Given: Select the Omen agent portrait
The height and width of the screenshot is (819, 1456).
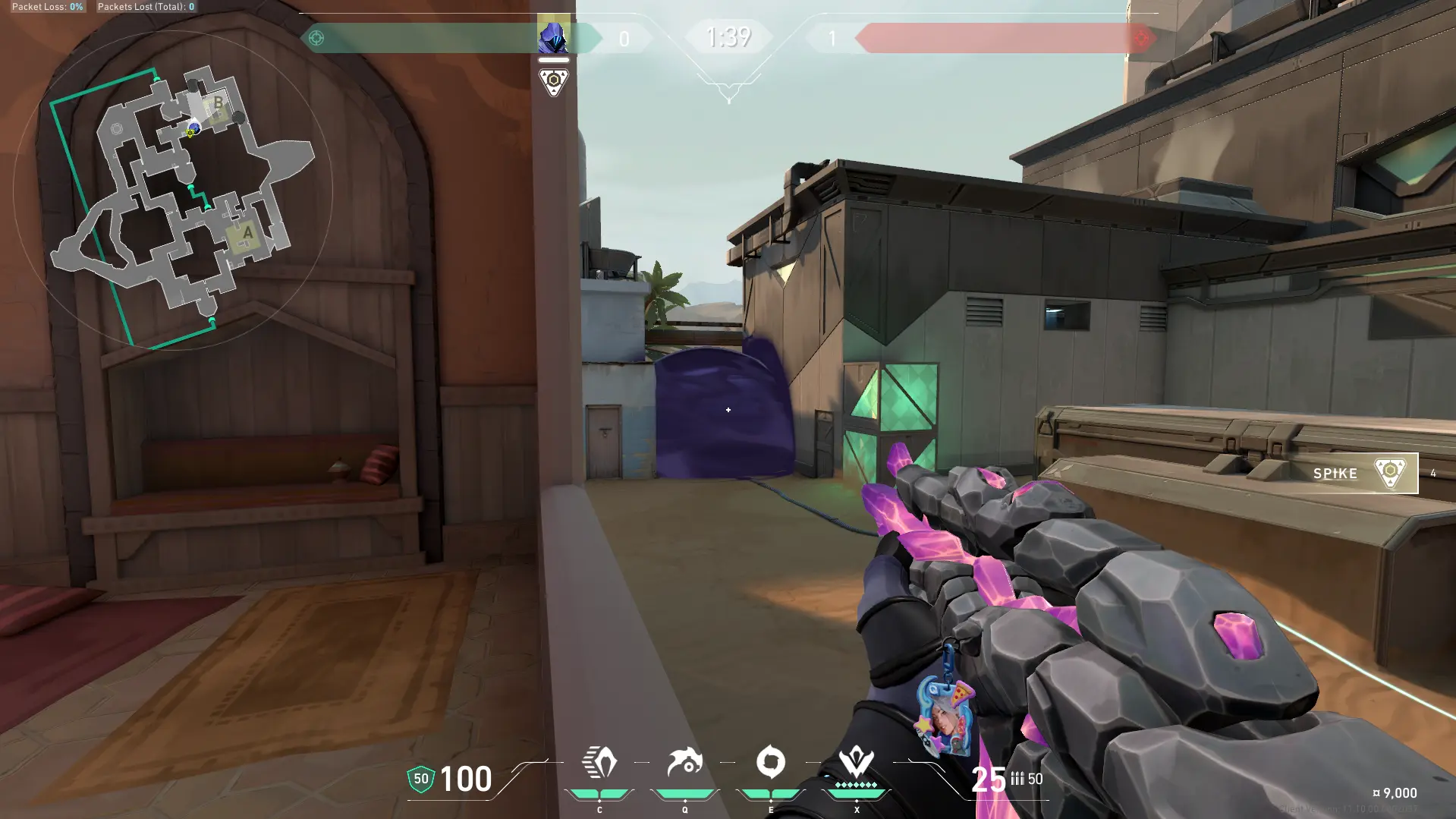Looking at the screenshot, I should [x=553, y=35].
